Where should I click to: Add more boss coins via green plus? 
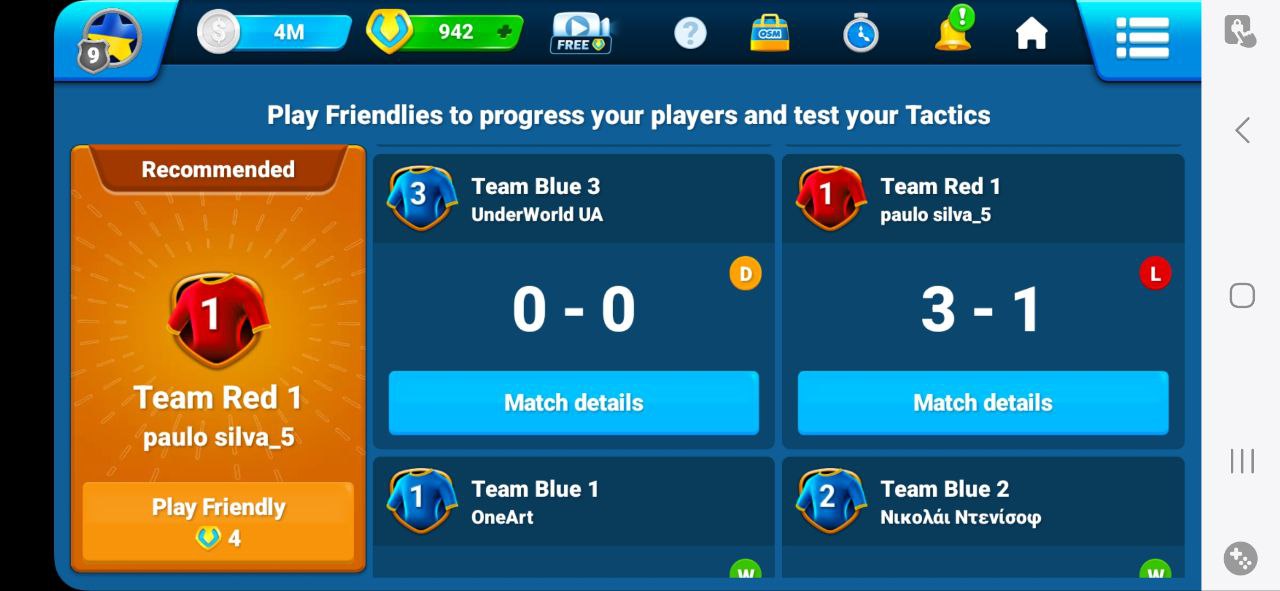coord(504,32)
